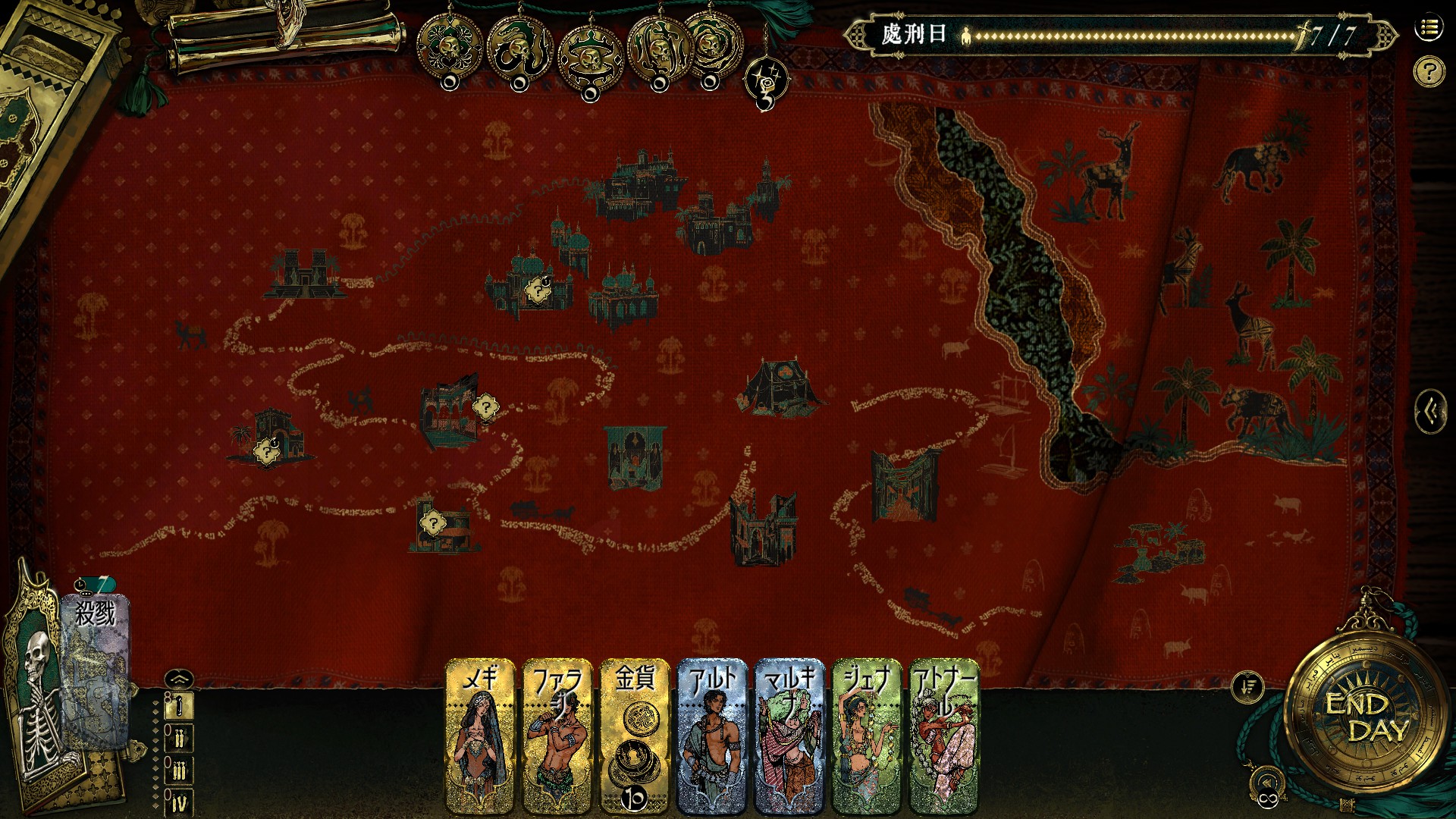Choose the アトナール character card
Screen dimensions: 1456x819
click(944, 736)
